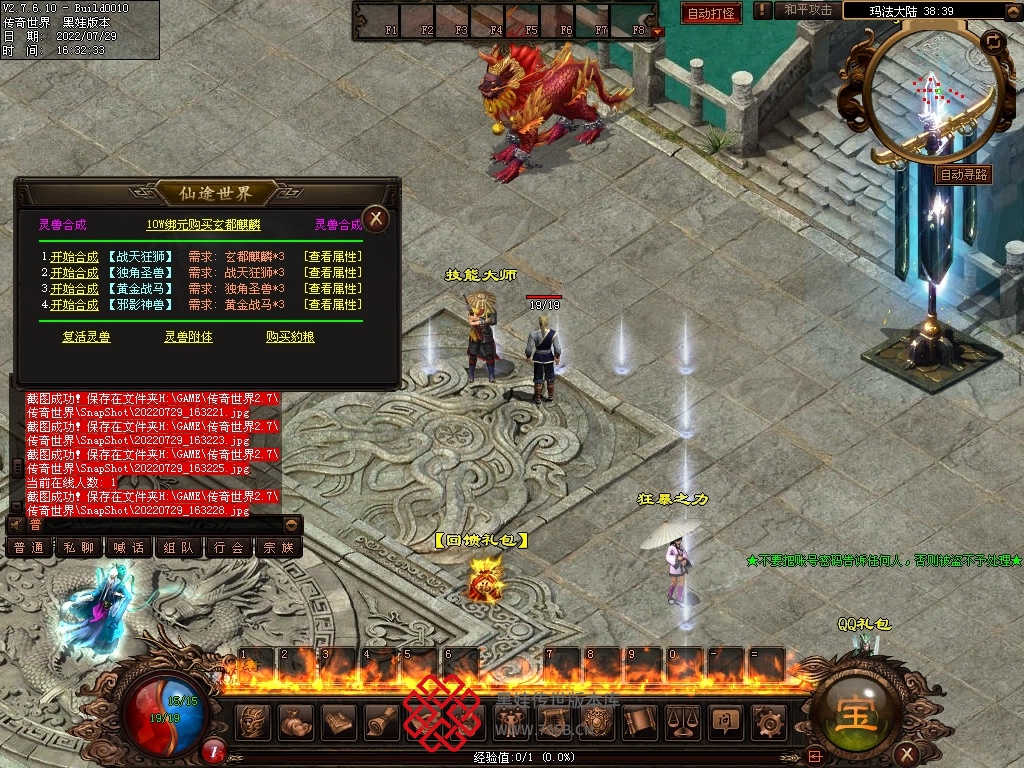Toggle the 自动打怪 auto-fight button
Image resolution: width=1024 pixels, height=768 pixels.
click(712, 13)
